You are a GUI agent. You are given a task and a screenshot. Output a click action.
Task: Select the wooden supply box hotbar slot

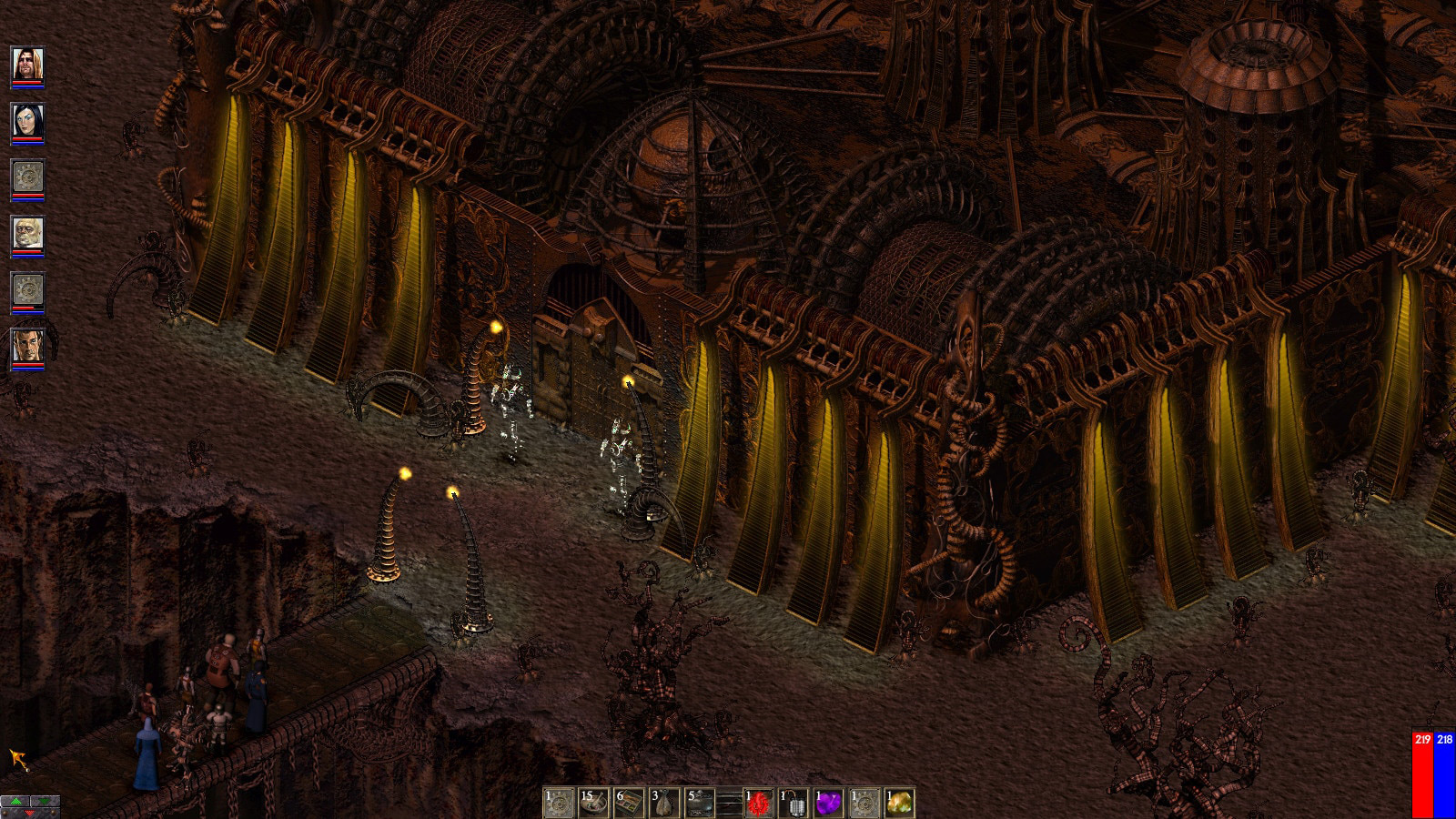(x=630, y=803)
